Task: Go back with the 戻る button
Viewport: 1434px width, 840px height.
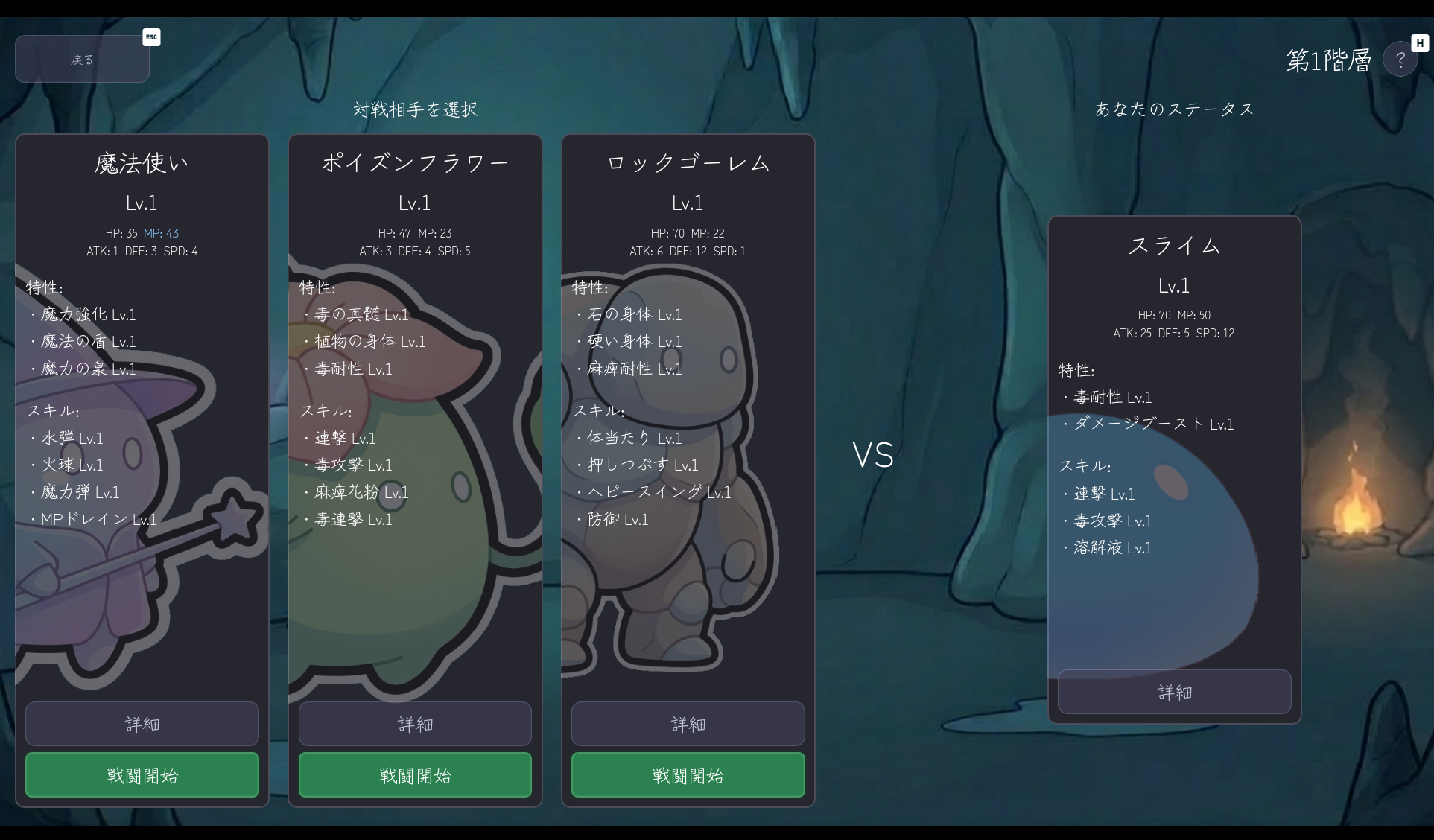Action: 82,59
